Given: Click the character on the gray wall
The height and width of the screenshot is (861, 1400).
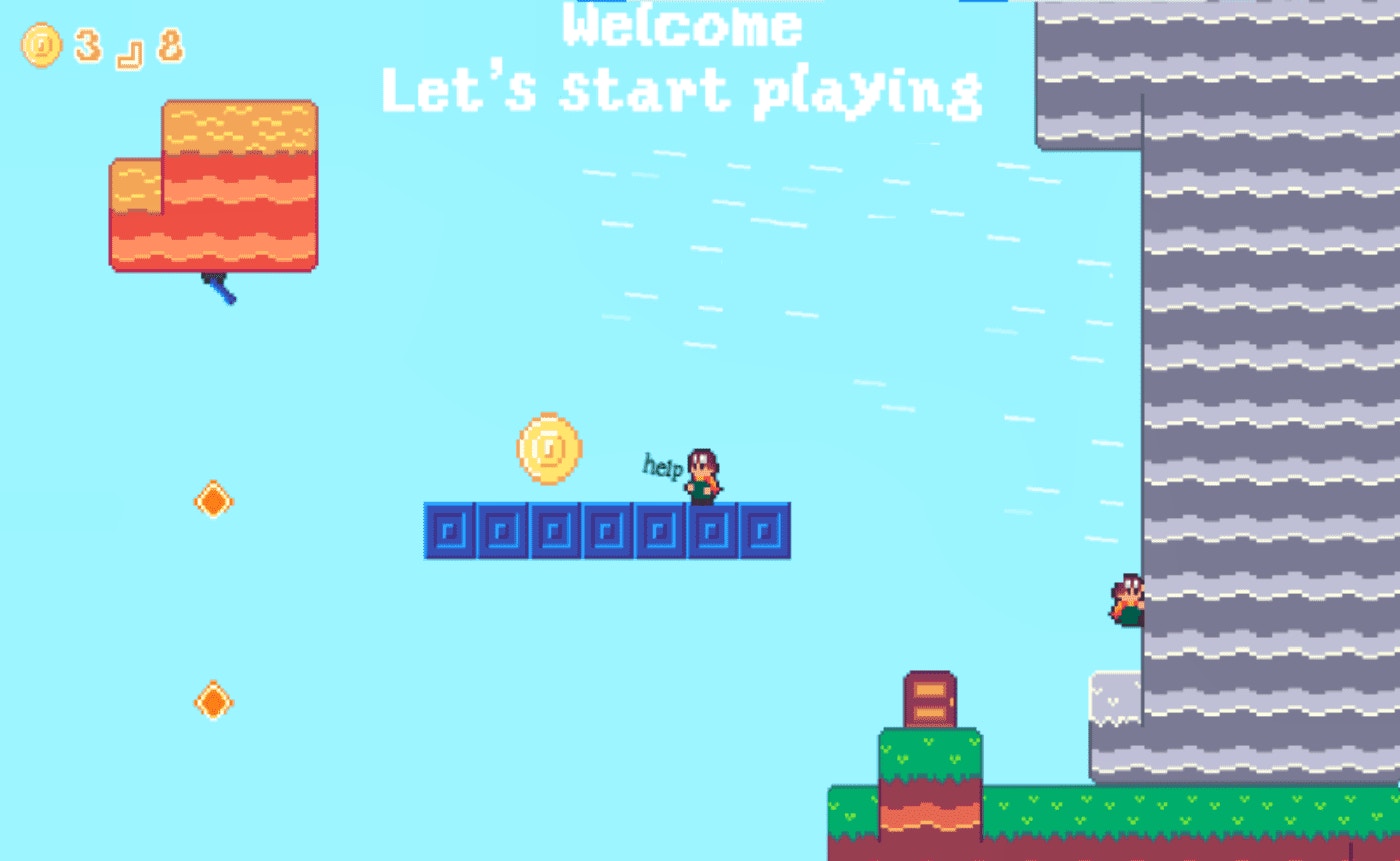Looking at the screenshot, I should [1128, 598].
